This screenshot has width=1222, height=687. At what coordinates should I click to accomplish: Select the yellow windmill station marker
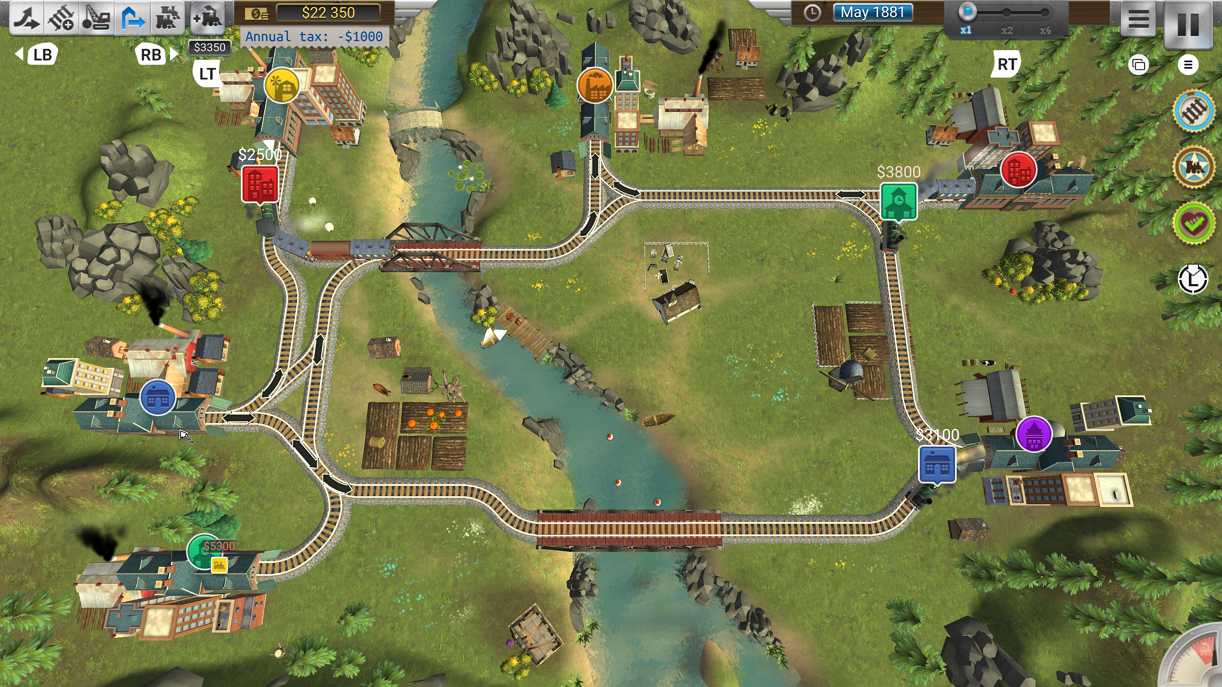283,86
